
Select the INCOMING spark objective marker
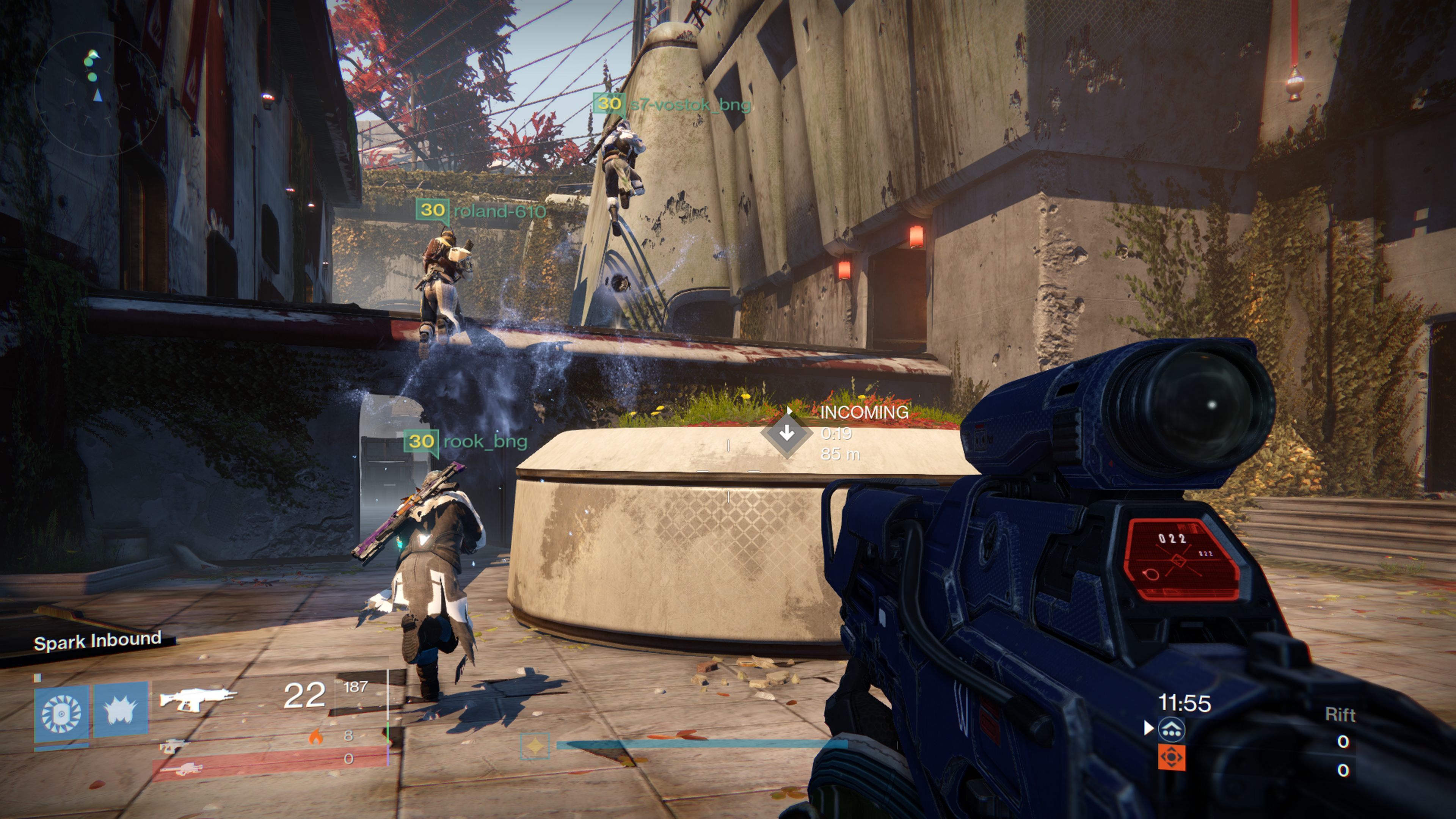pyautogui.click(x=787, y=433)
